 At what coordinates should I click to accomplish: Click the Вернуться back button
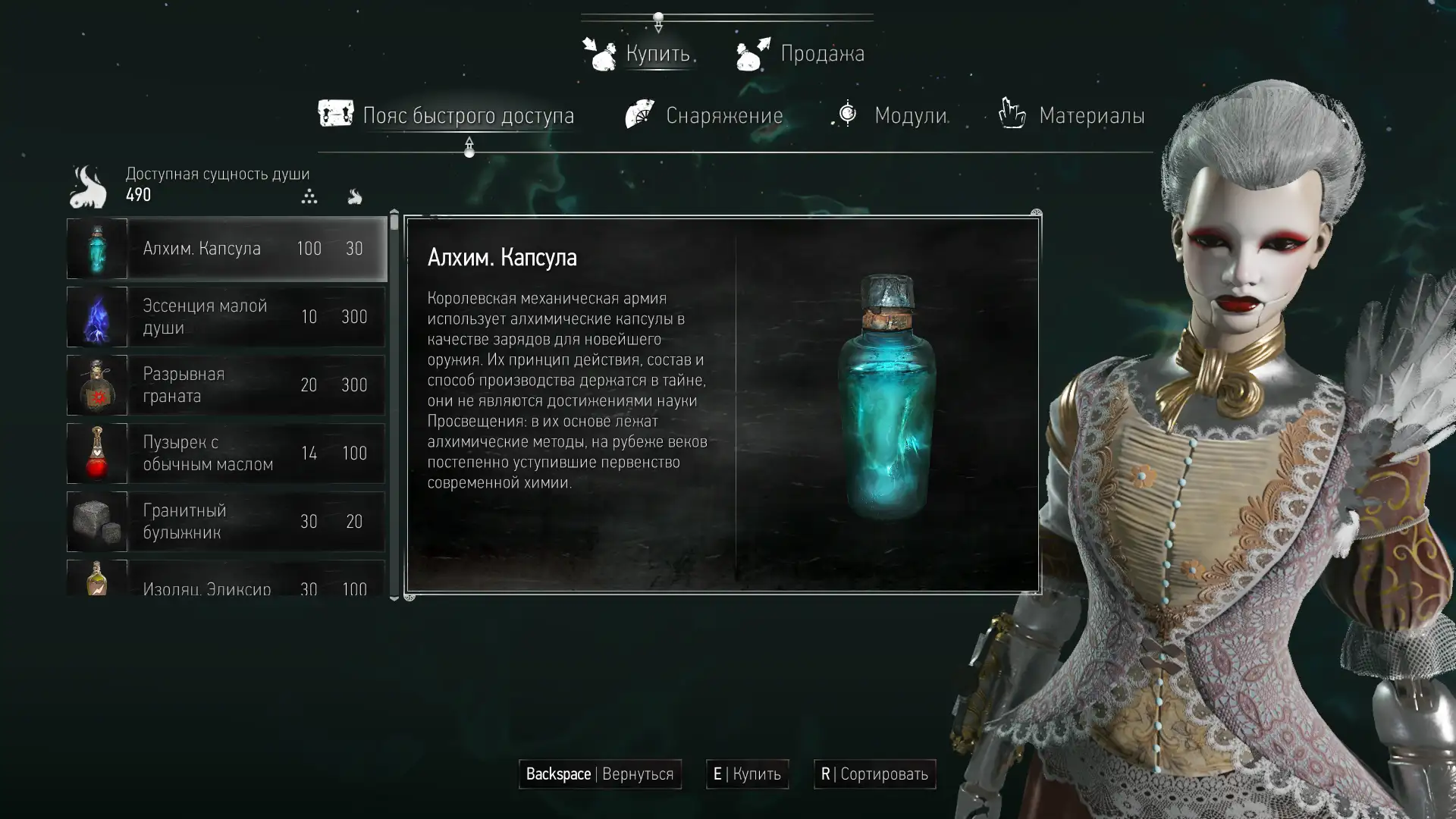pos(600,774)
